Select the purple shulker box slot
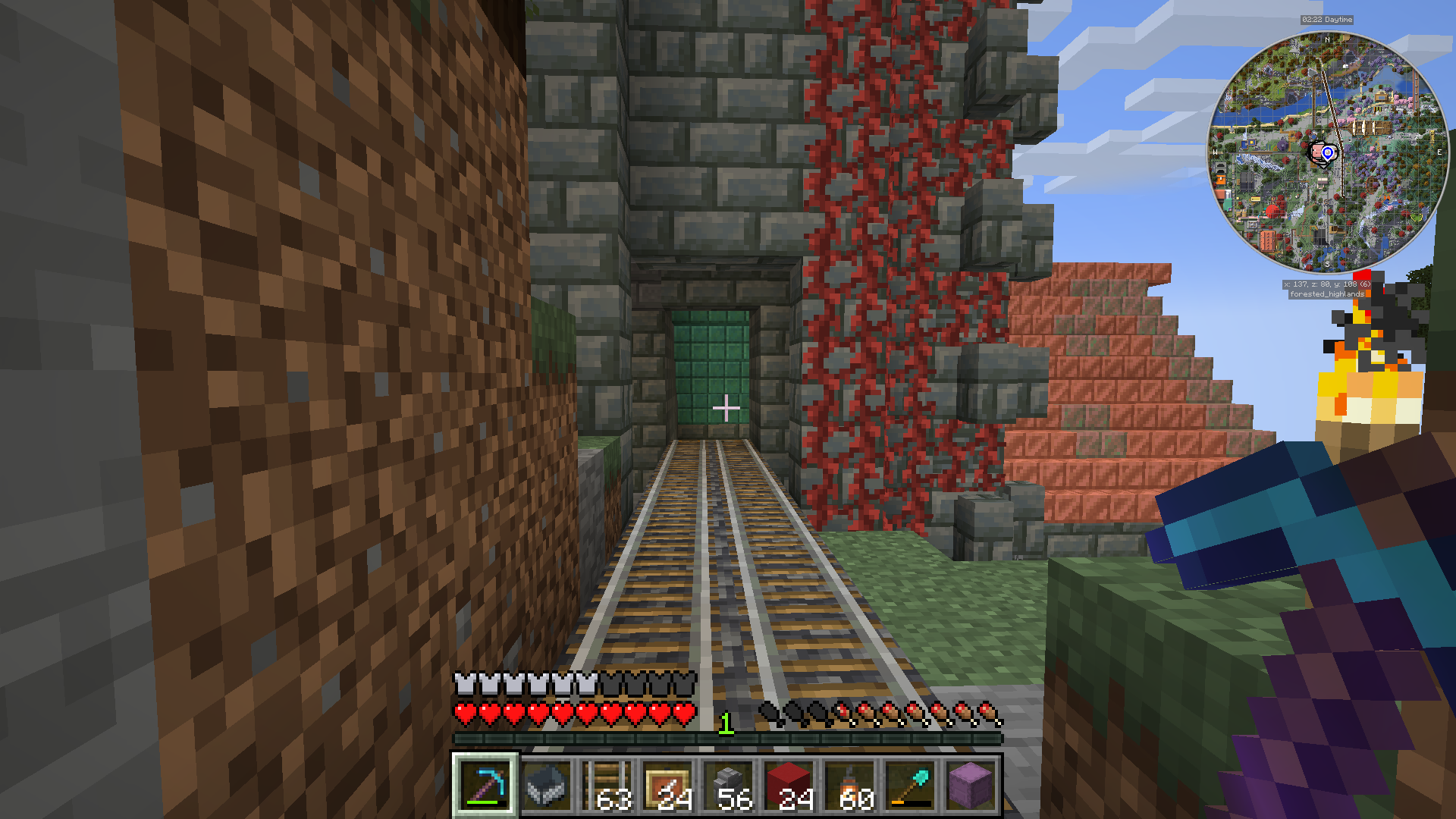Screen dimensions: 1456x819 (x=971, y=785)
